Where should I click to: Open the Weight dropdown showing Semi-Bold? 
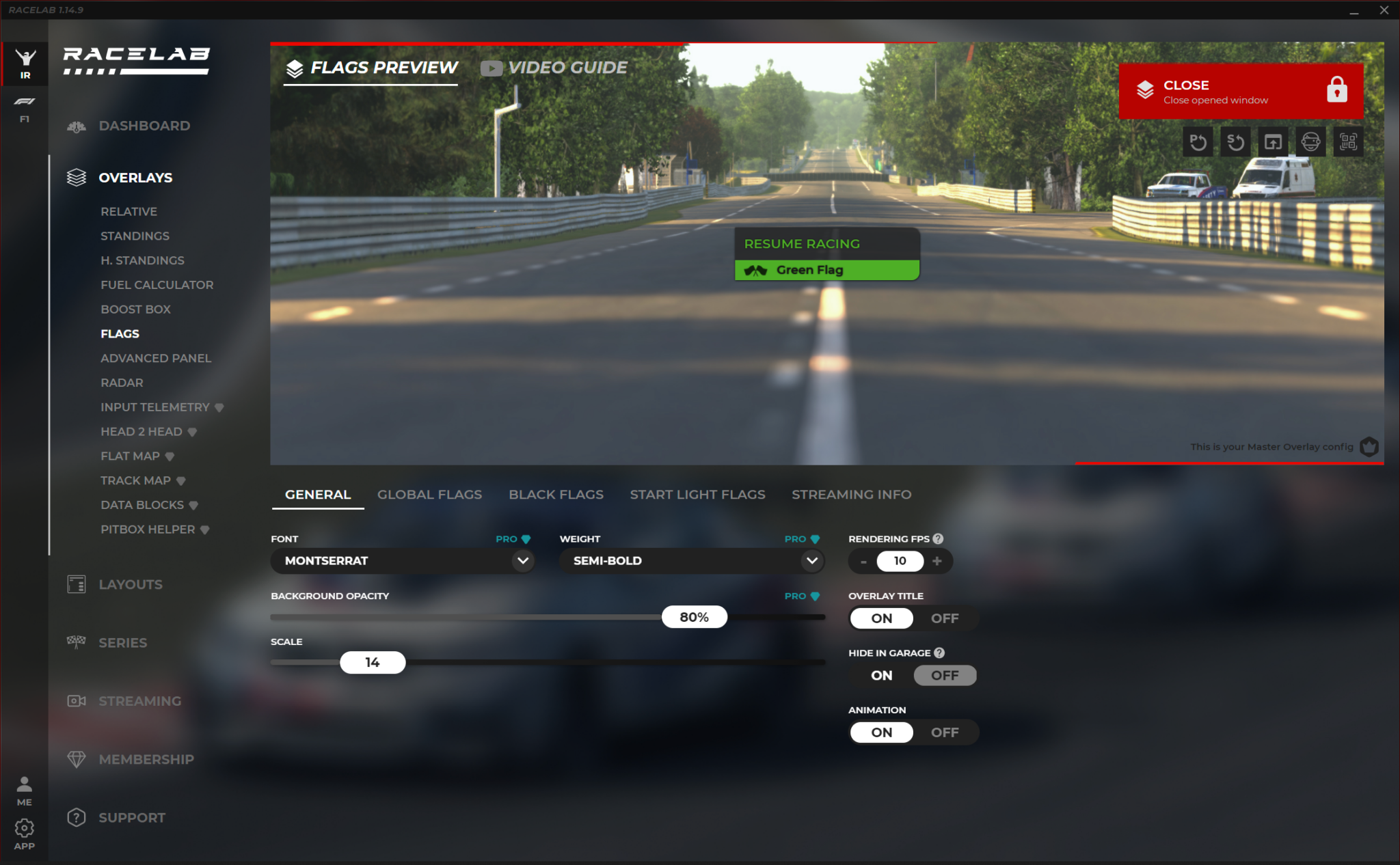(x=692, y=560)
